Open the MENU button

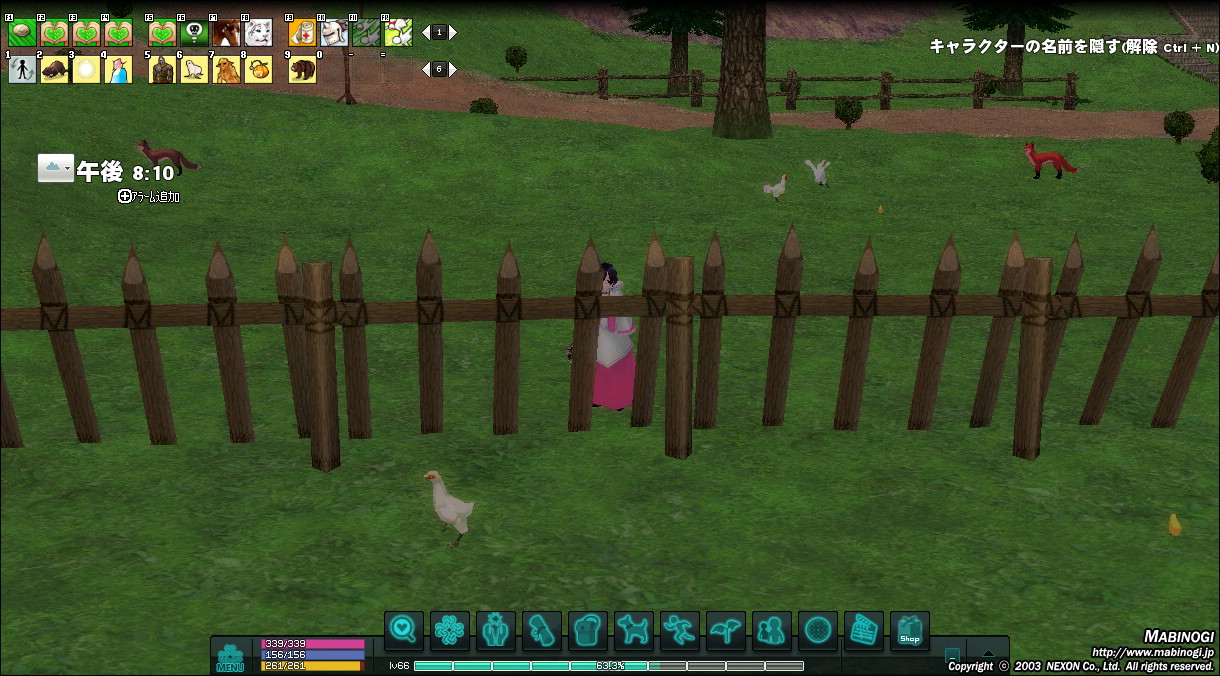point(230,656)
